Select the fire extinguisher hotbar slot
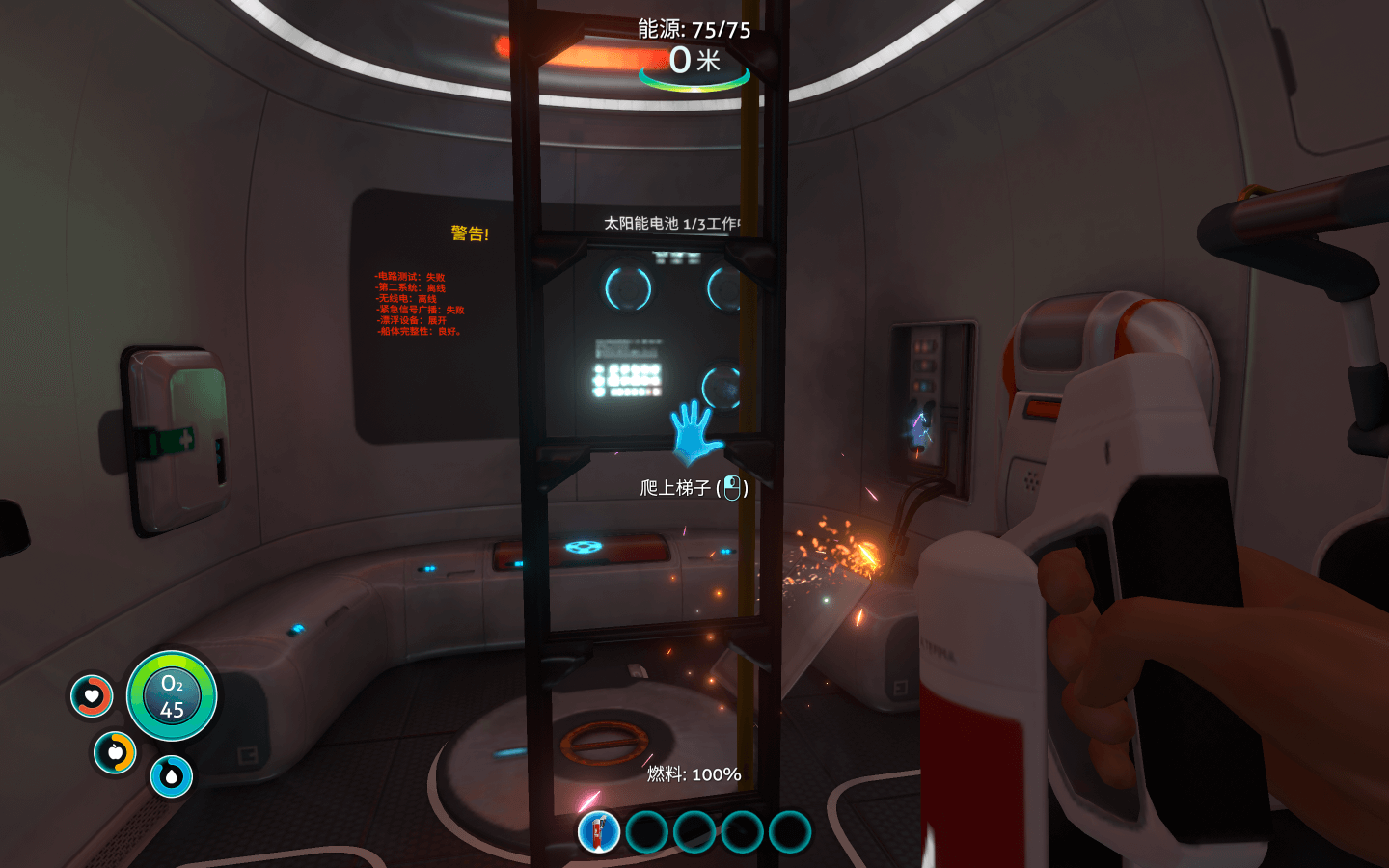 click(x=599, y=832)
